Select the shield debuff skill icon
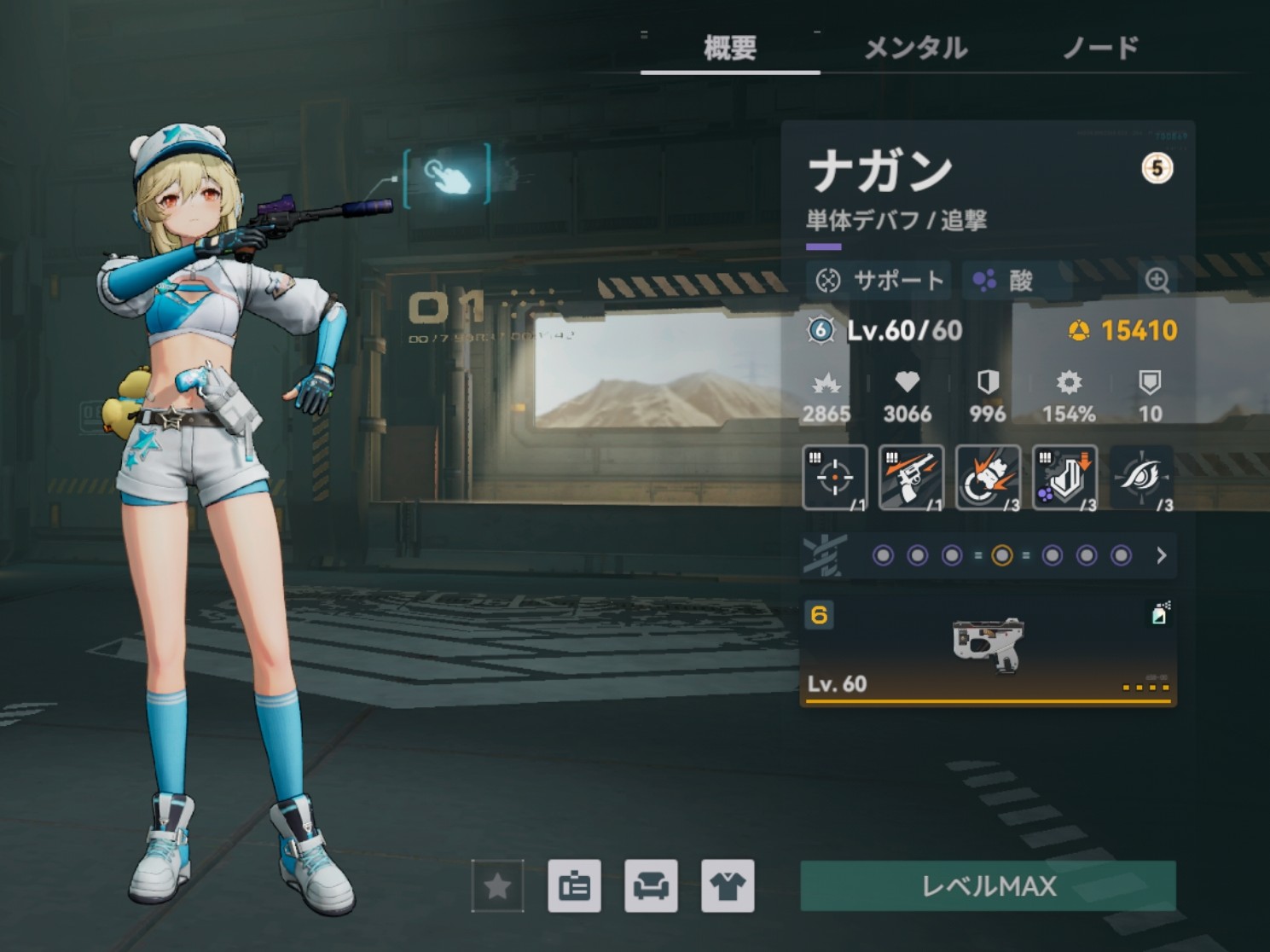Viewport: 1270px width, 952px height. coord(1064,478)
